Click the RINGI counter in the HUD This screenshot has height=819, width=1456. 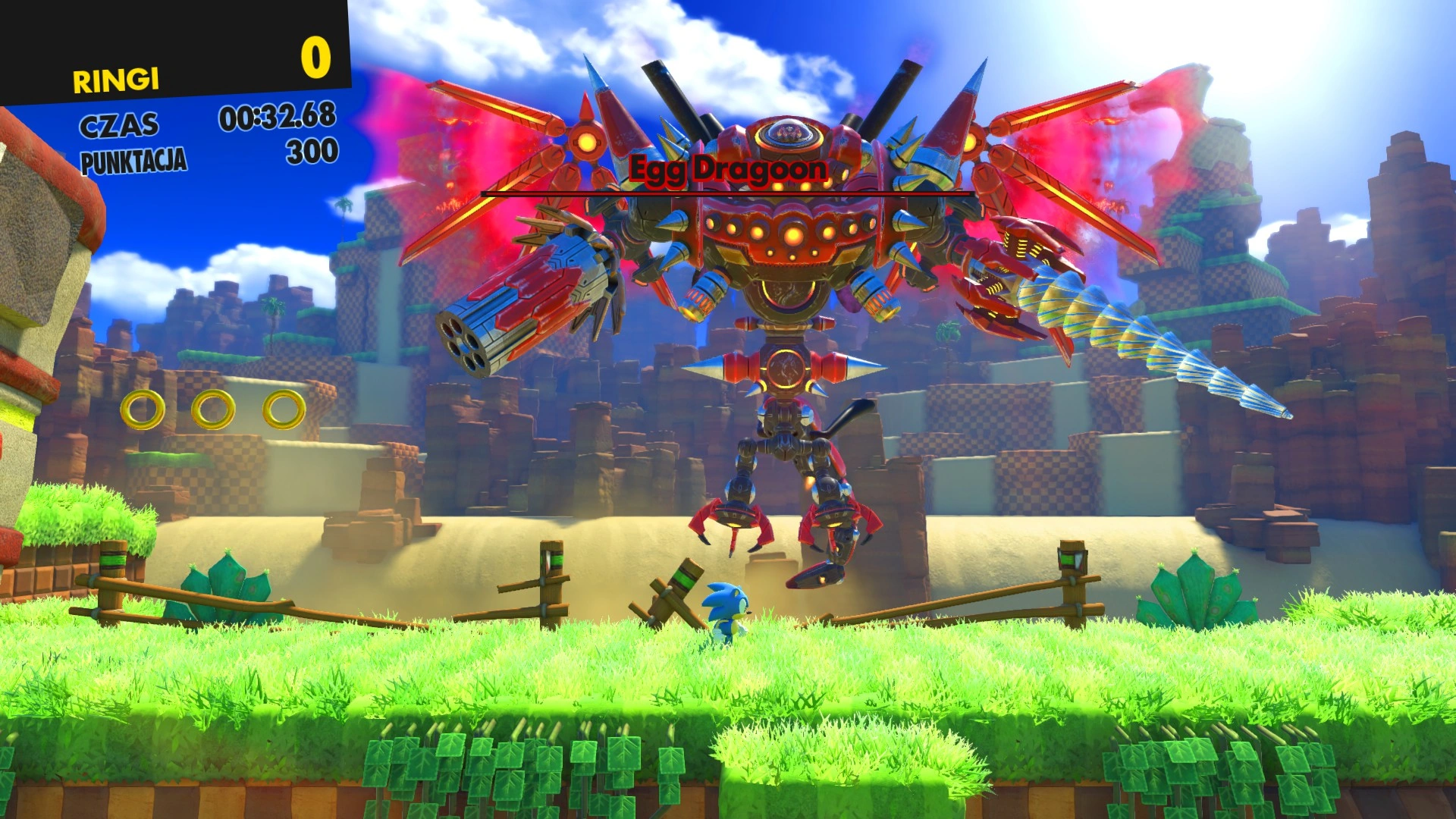(115, 79)
